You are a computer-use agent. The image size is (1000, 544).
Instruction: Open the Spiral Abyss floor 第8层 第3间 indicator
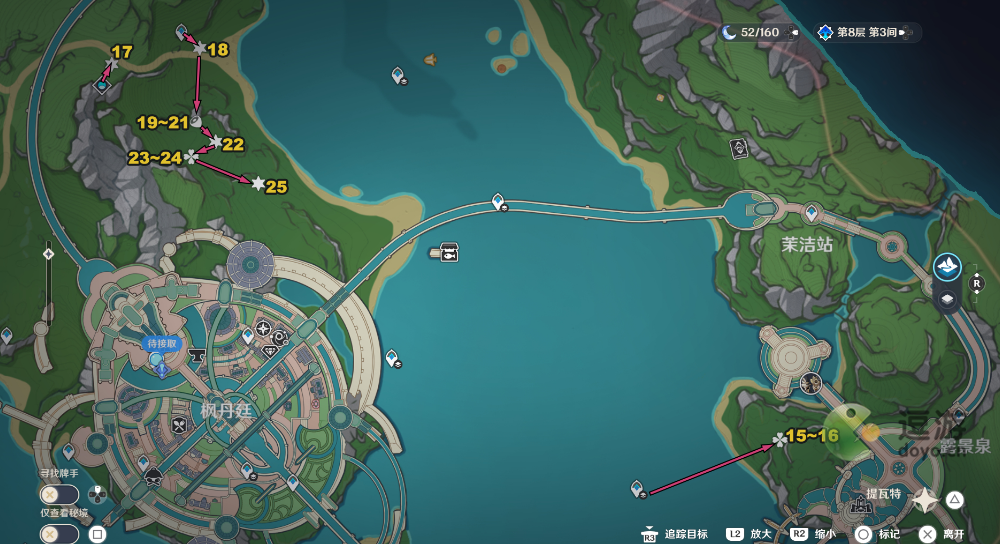pyautogui.click(x=868, y=33)
